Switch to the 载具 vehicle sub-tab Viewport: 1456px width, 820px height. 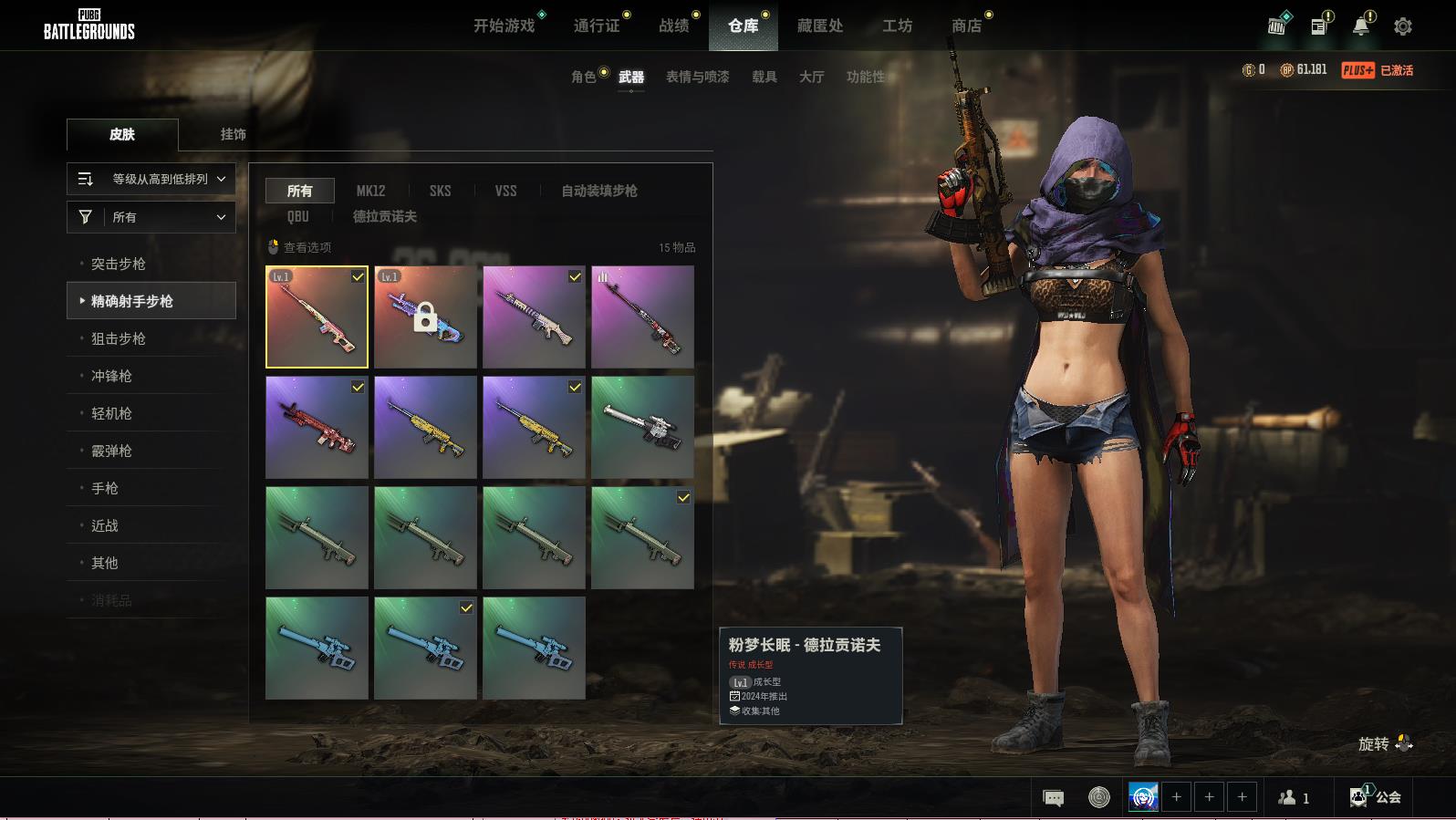(x=764, y=77)
